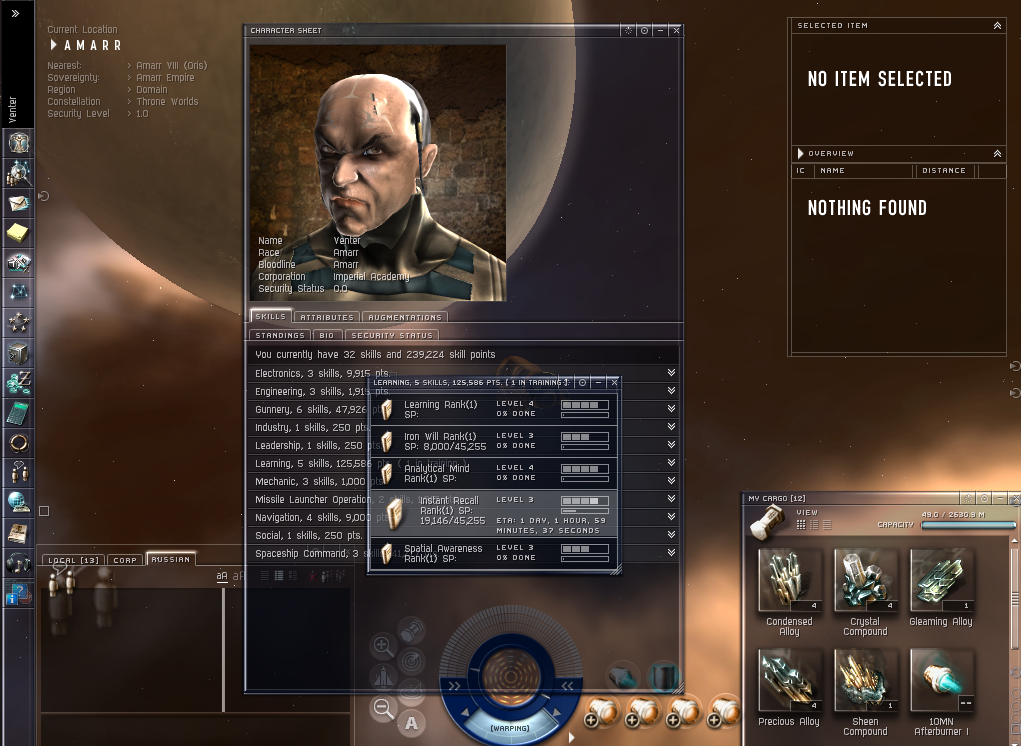The height and width of the screenshot is (746, 1021).
Task: Open the mail envelope sidebar icon
Action: (18, 203)
